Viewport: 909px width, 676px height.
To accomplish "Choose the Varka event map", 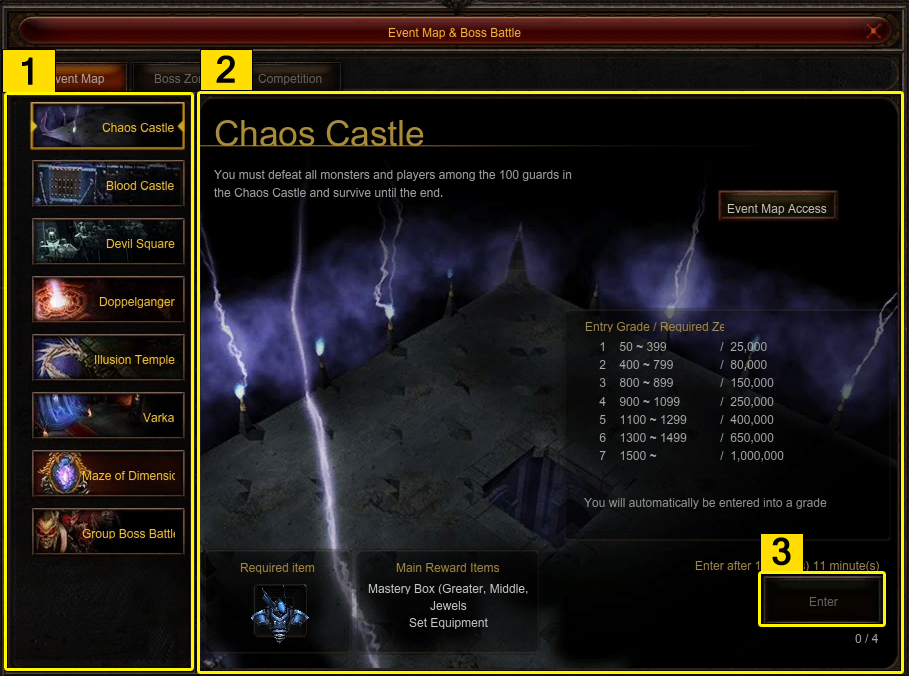I will click(x=108, y=417).
